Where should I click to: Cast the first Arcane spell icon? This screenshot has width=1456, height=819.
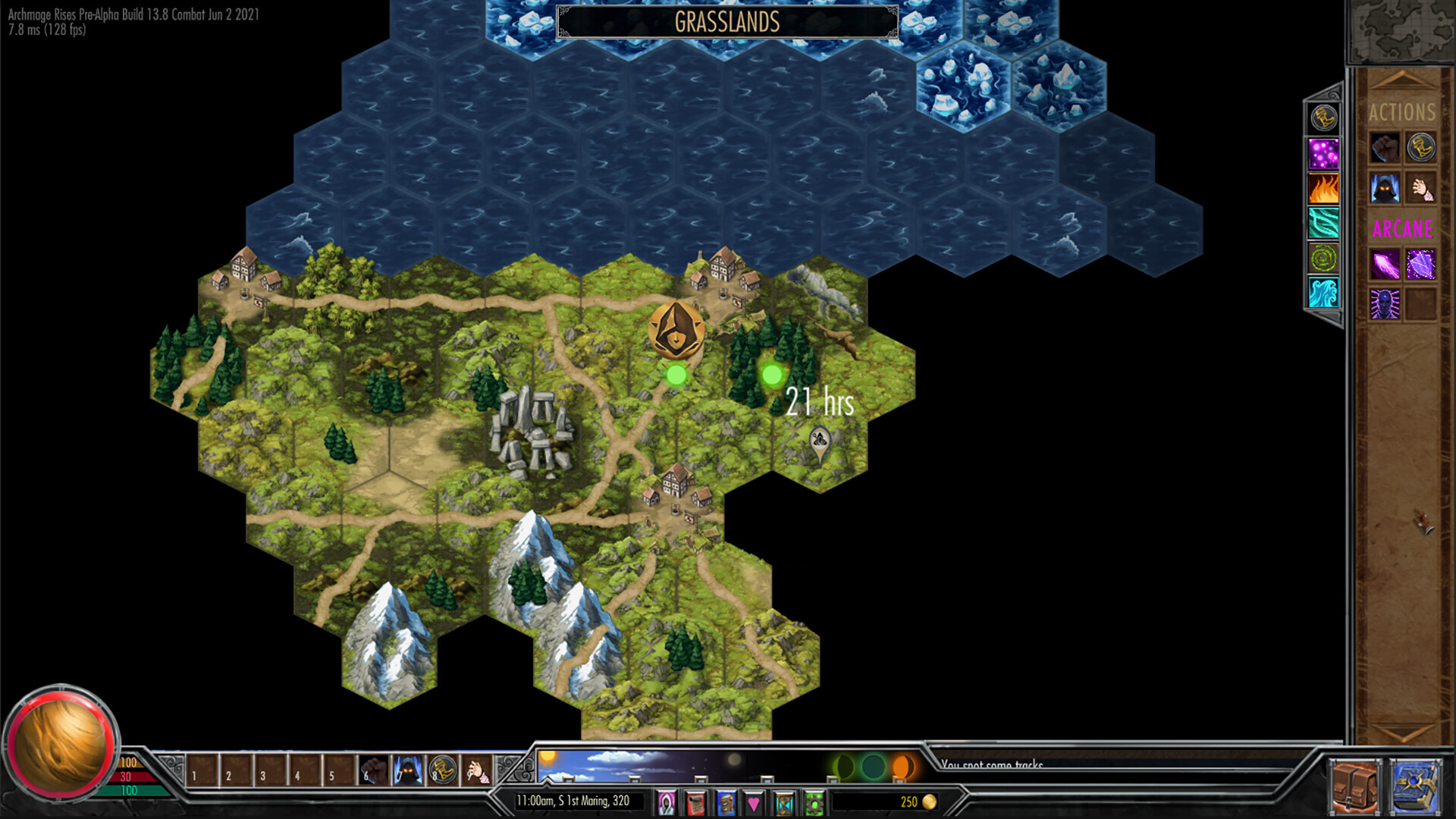pos(1385,263)
